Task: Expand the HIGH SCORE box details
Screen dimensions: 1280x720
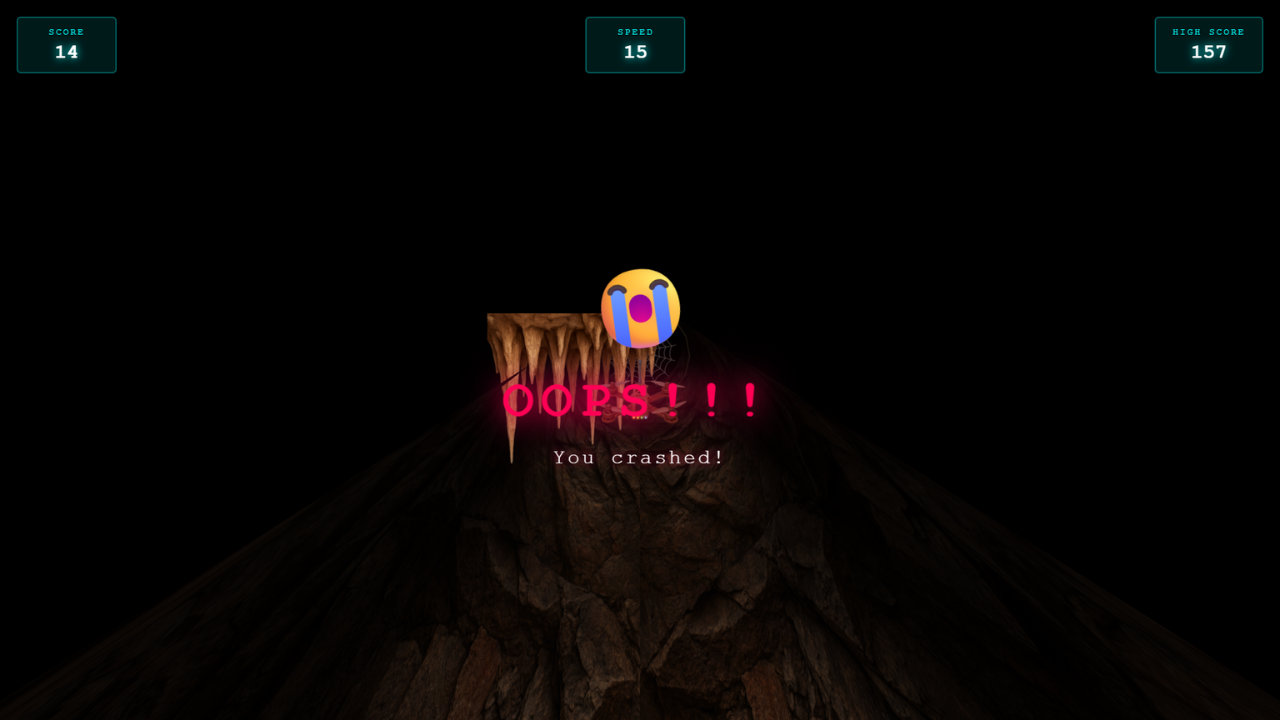Action: [1208, 44]
